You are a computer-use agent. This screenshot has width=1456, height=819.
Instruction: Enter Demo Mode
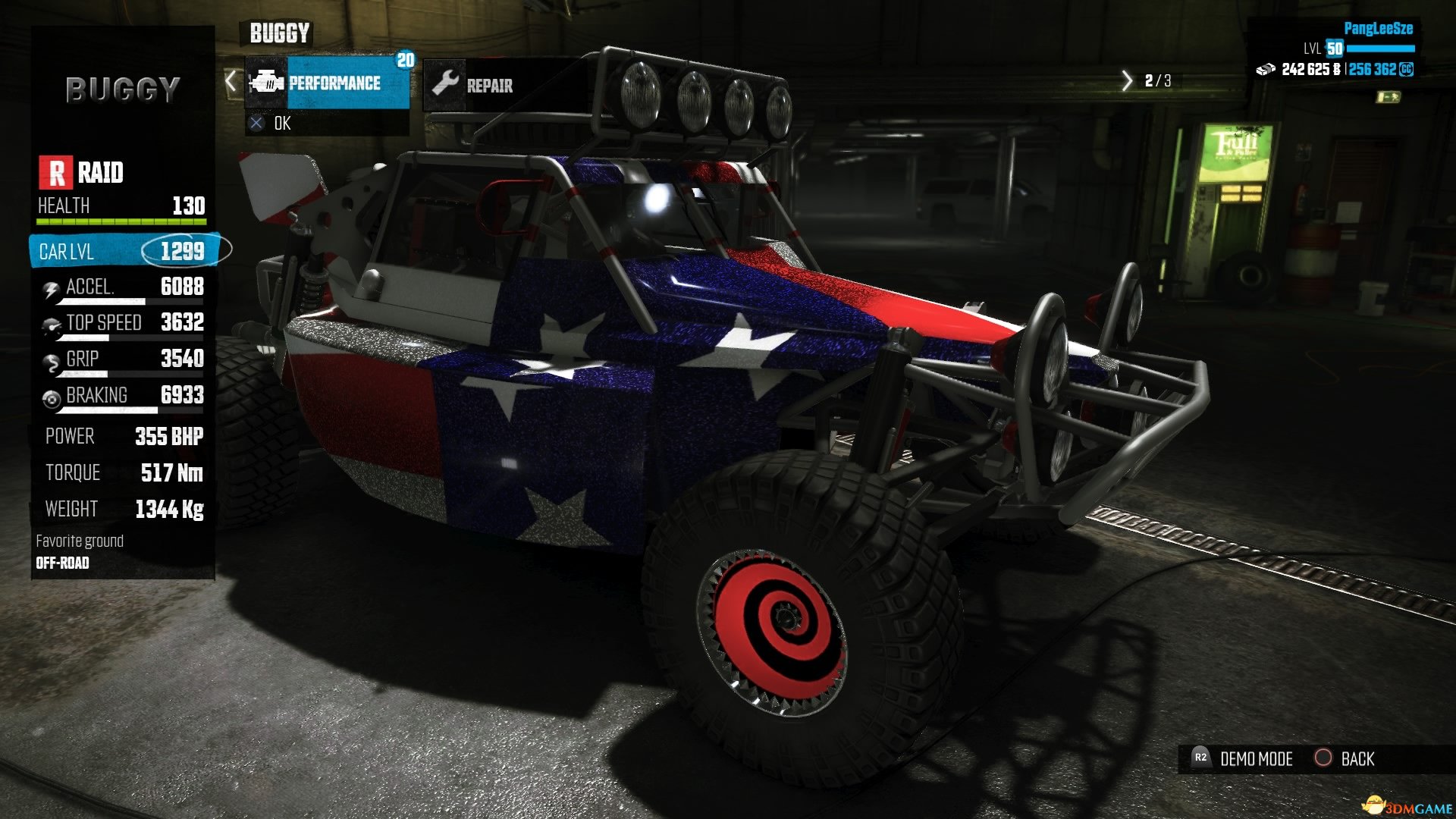click(x=1254, y=759)
